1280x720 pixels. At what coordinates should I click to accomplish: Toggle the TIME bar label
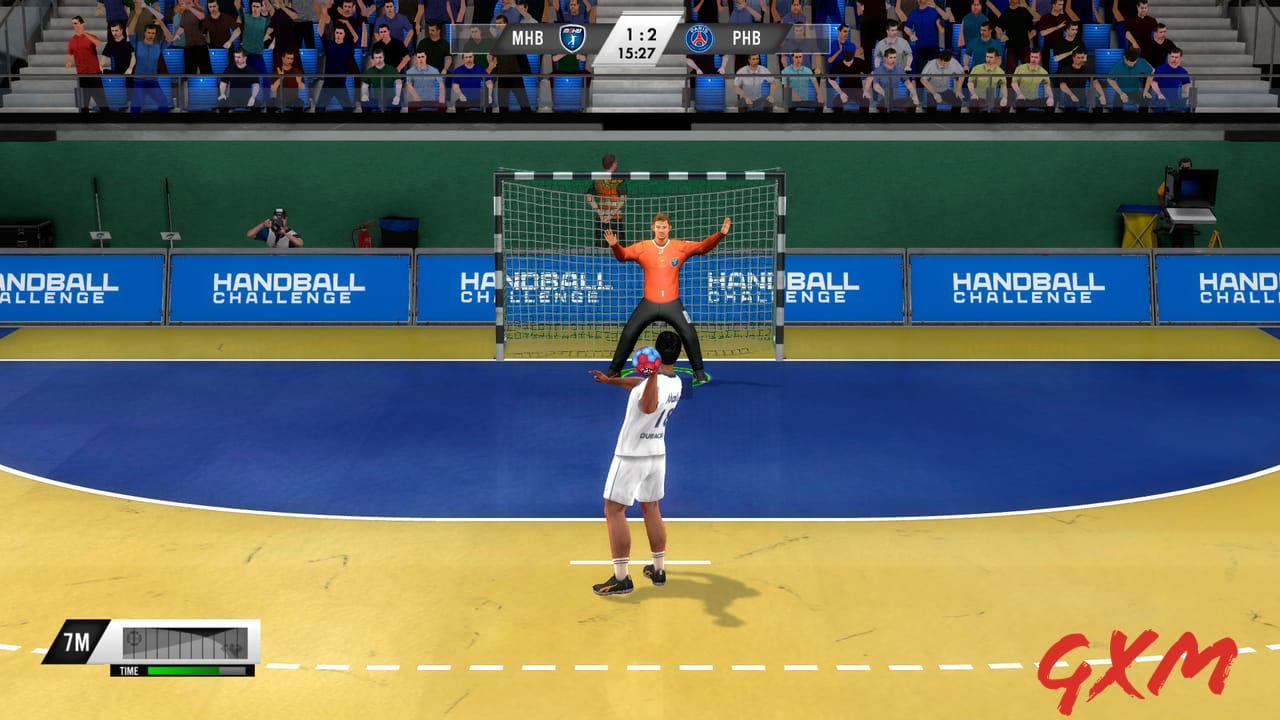[129, 670]
